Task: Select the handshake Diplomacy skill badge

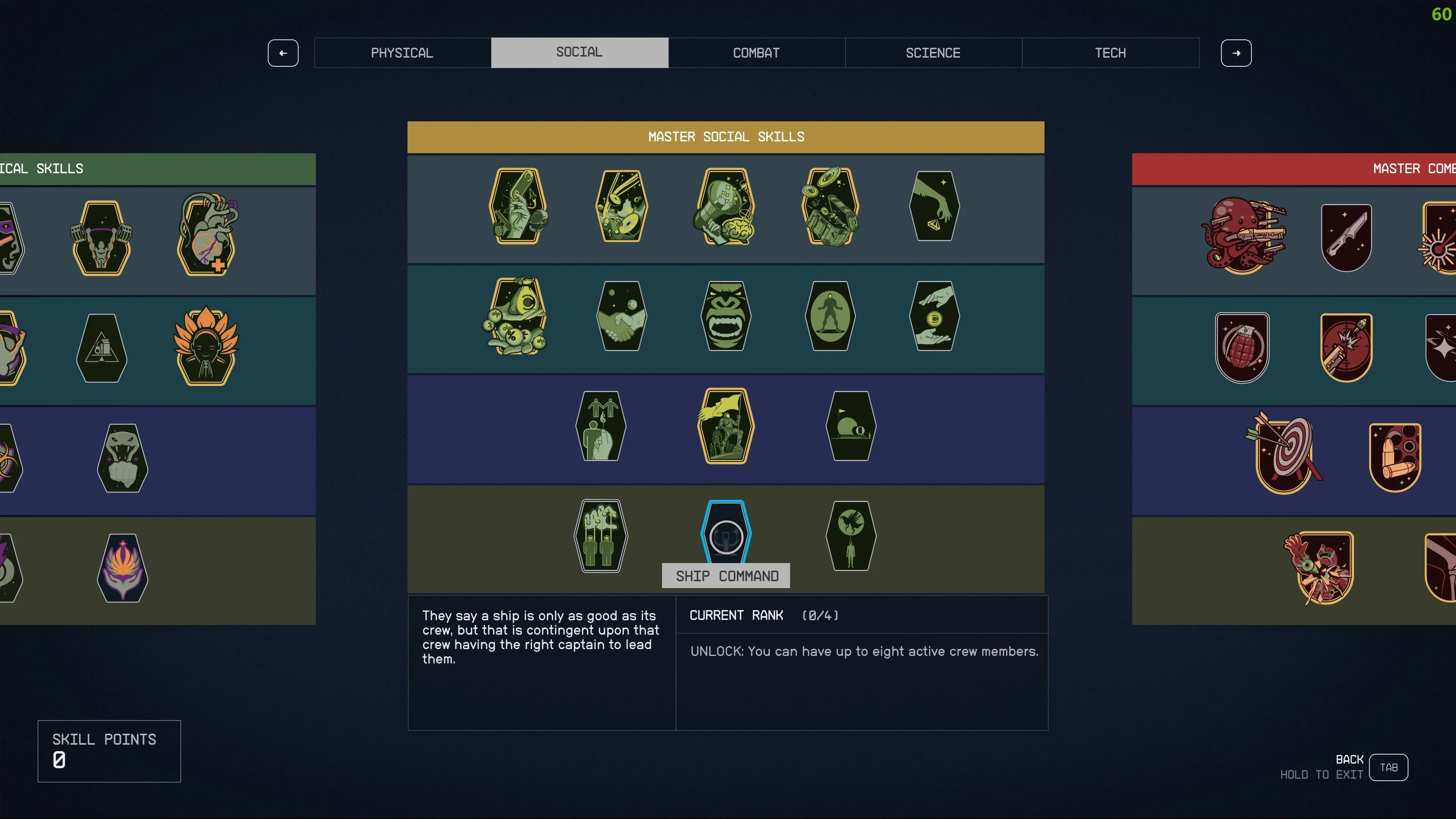Action: point(622,316)
